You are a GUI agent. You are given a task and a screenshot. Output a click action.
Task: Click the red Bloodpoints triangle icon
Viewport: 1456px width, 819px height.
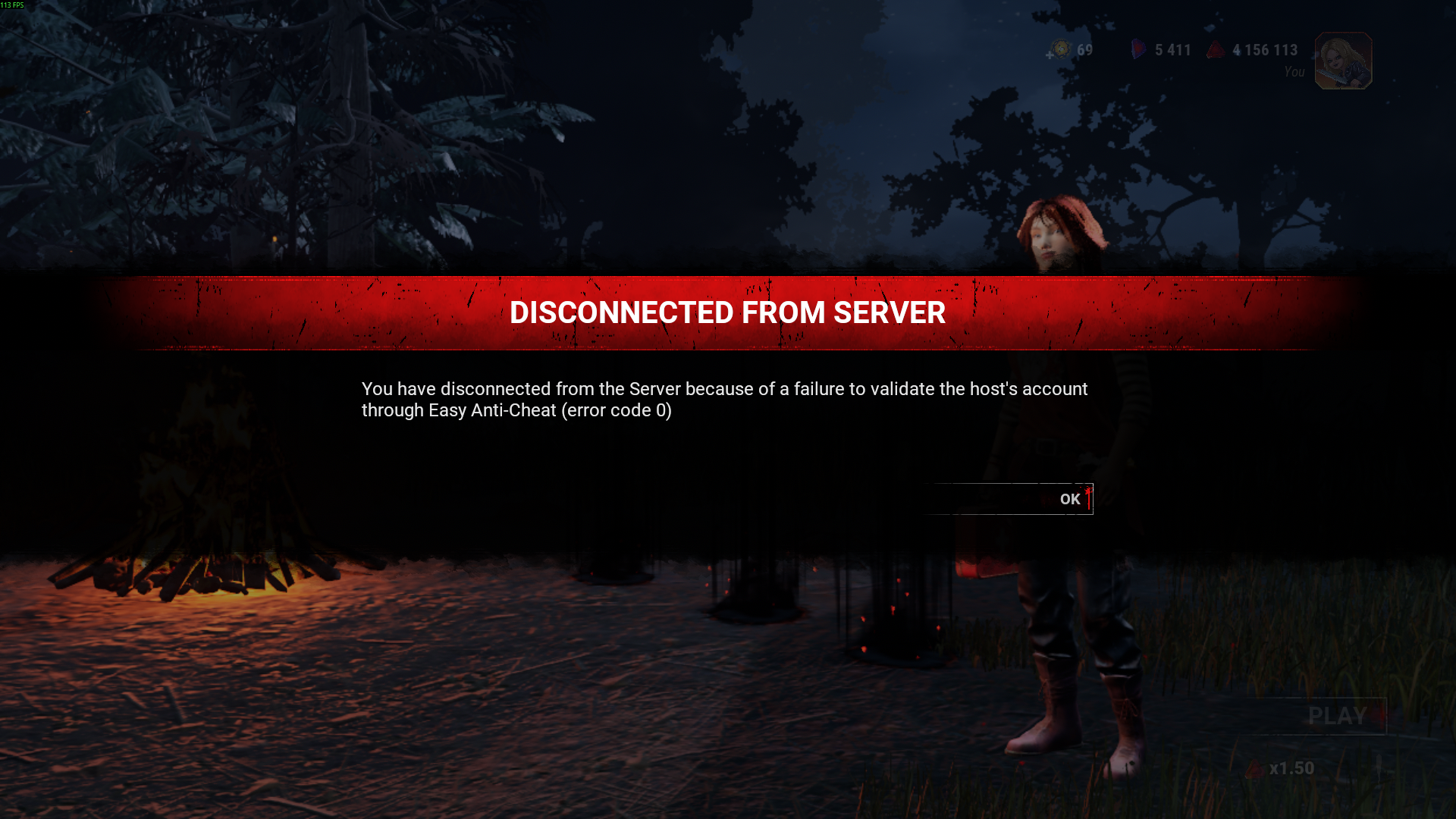click(1216, 50)
